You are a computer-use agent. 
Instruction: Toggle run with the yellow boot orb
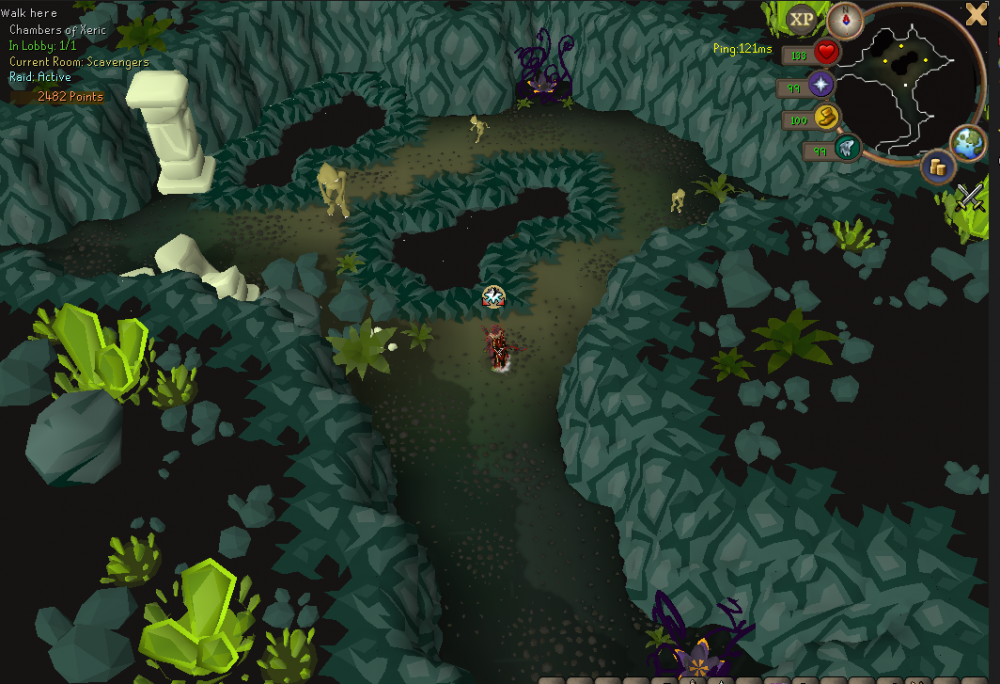827,118
